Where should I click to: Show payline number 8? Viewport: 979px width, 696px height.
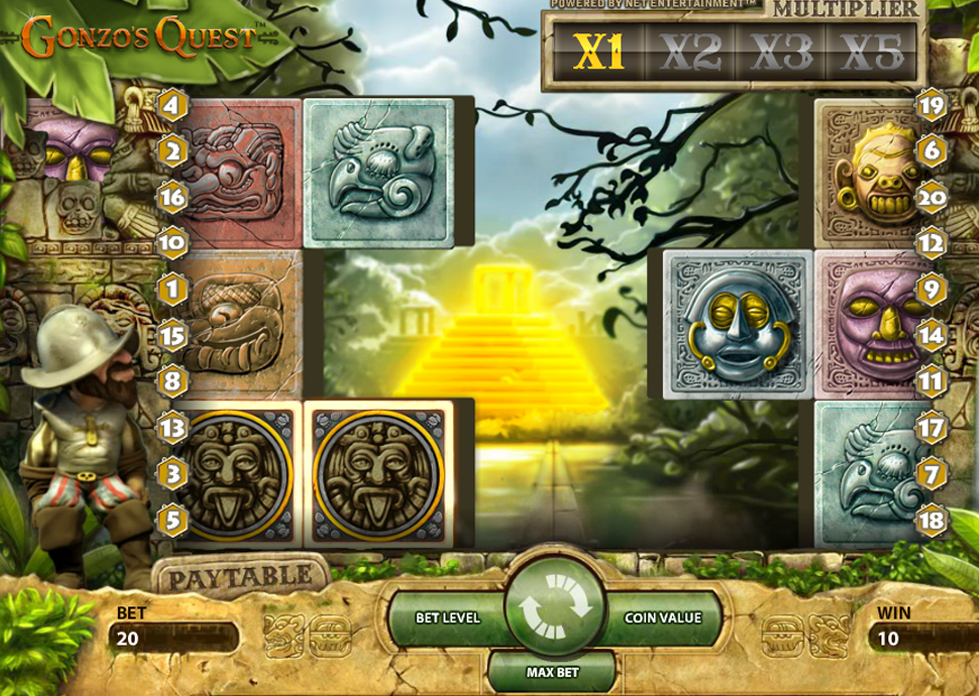(x=172, y=382)
